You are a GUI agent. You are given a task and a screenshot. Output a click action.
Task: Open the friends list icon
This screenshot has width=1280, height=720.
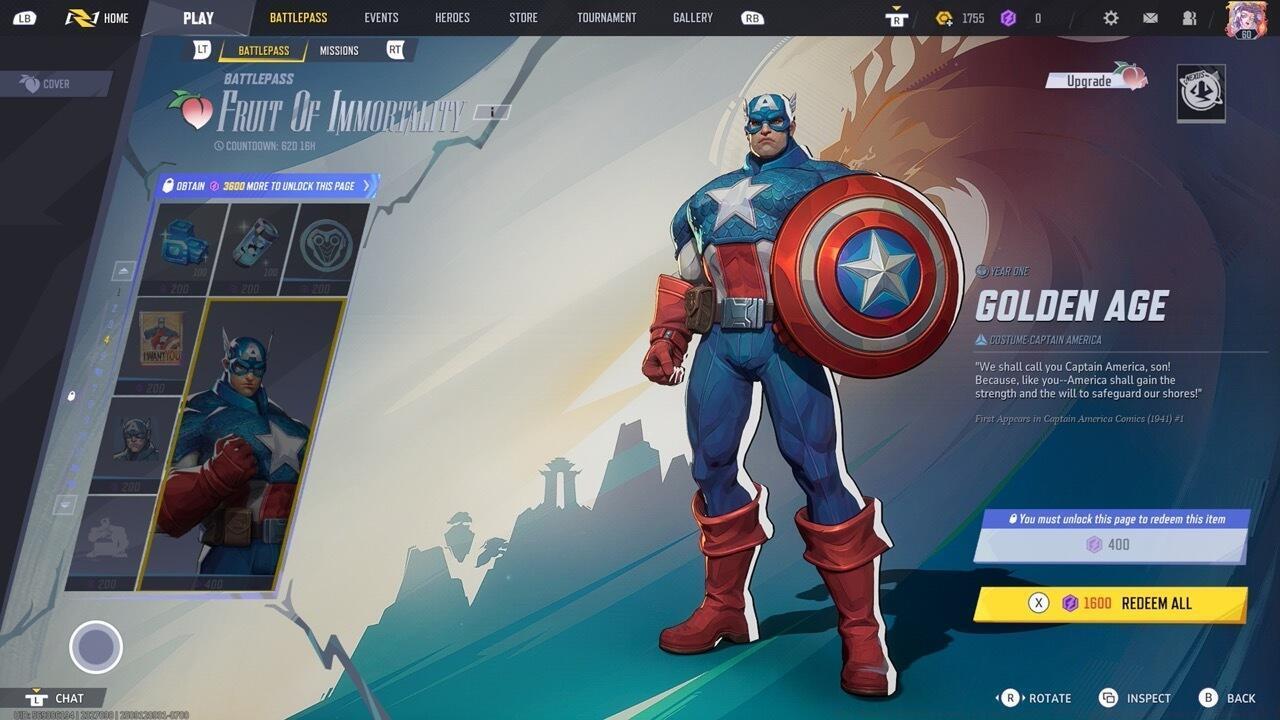click(x=1188, y=17)
